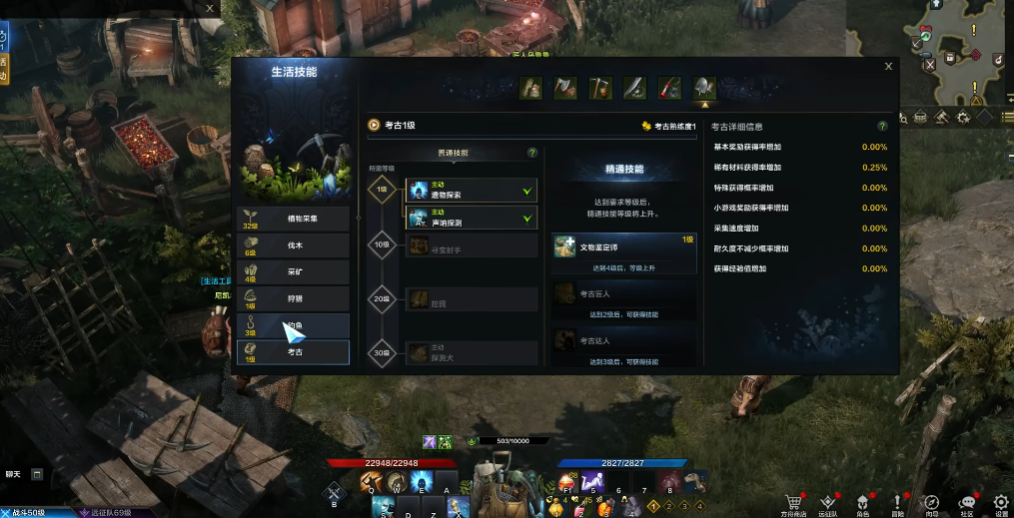Screen dimensions: 1014x518
Task: Switch to the 伐木 skill category
Action: click(x=294, y=245)
